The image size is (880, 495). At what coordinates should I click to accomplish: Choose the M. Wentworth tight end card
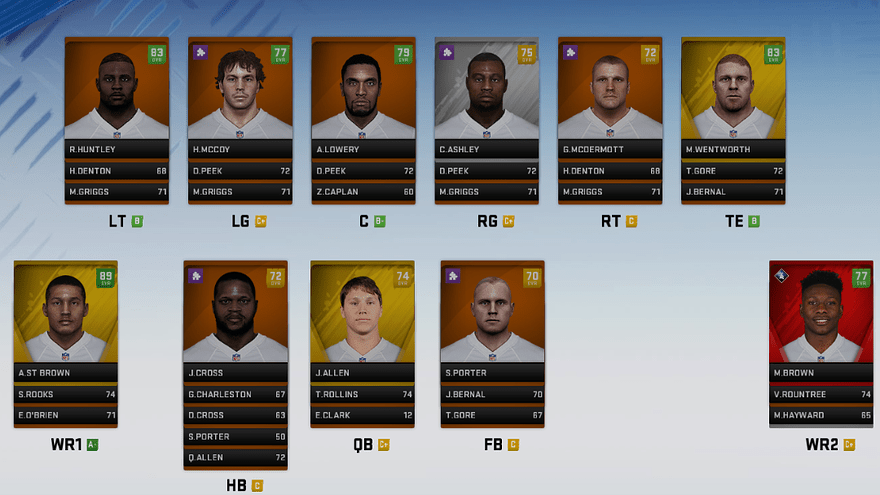click(x=733, y=96)
